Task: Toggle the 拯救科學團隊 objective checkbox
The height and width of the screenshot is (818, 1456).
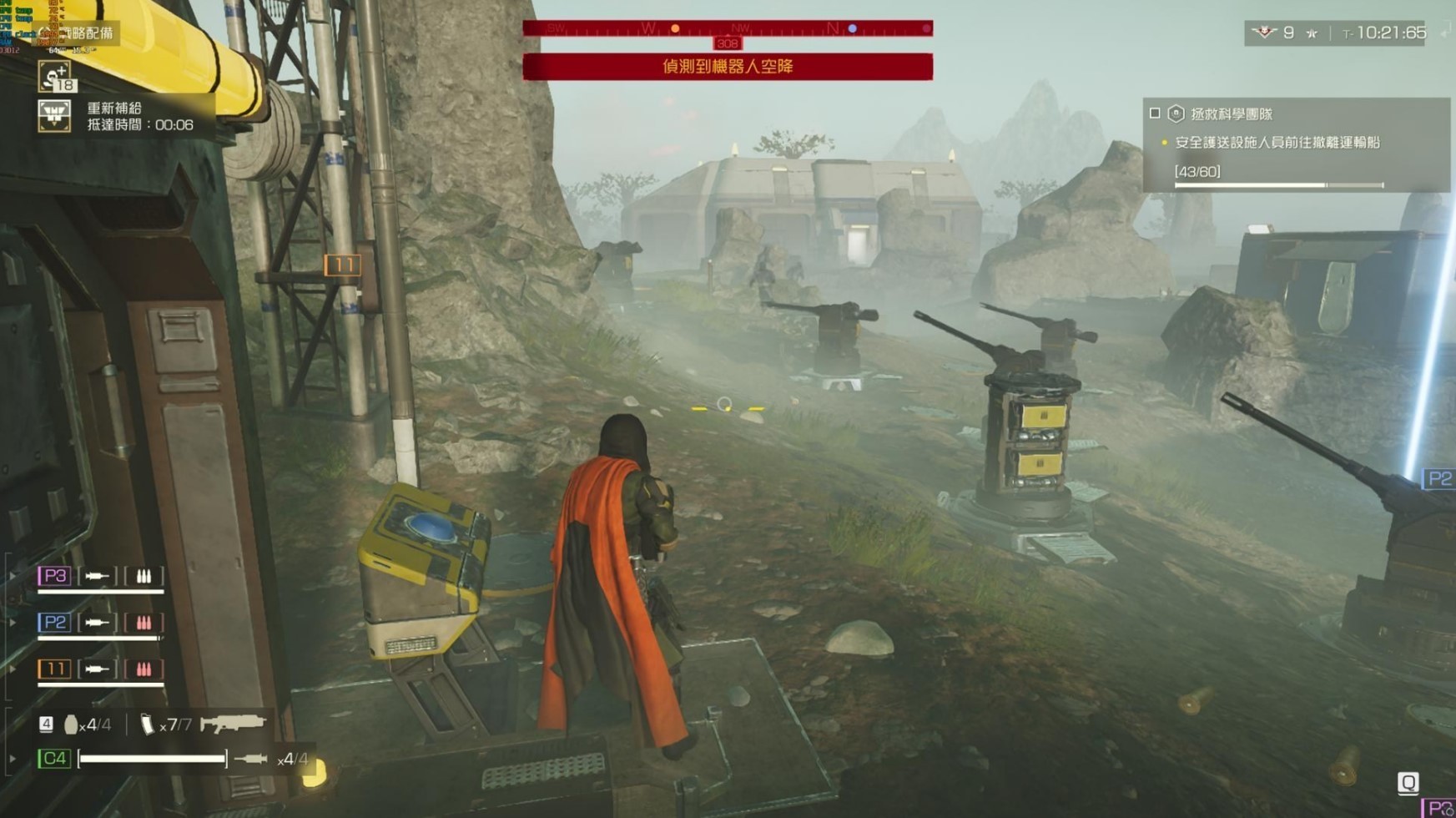Action: coord(1155,114)
